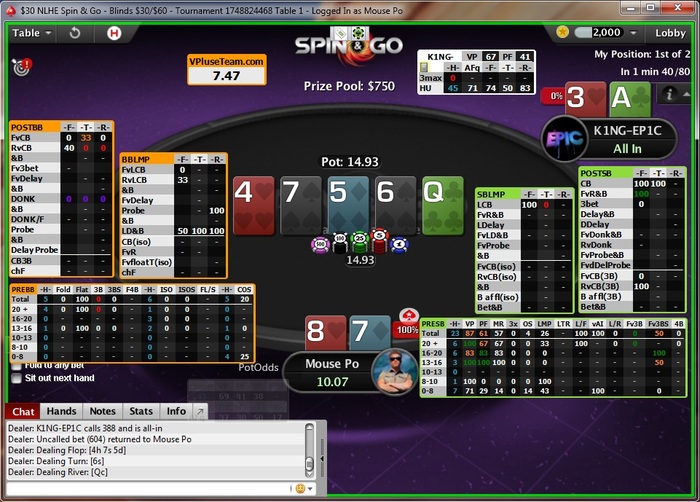The width and height of the screenshot is (700, 502).
Task: Switch to the Notes tab
Action: click(102, 411)
